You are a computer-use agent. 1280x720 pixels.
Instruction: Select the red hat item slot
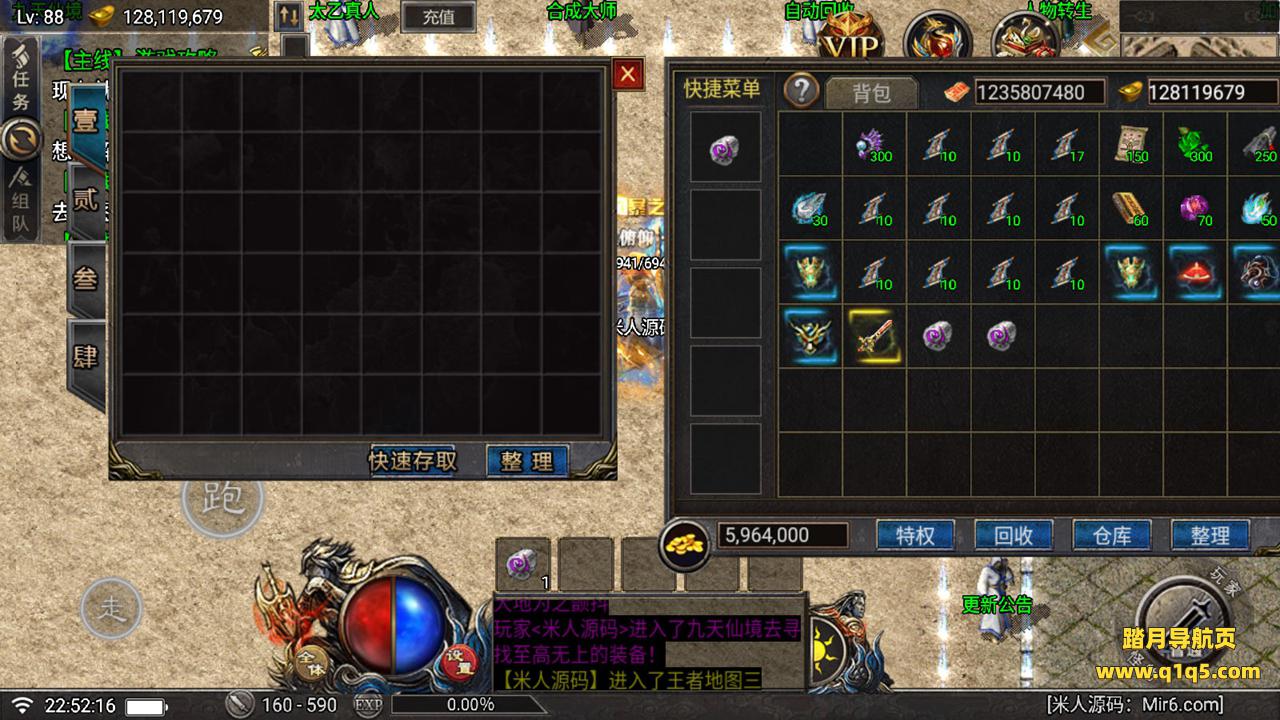click(x=1194, y=272)
